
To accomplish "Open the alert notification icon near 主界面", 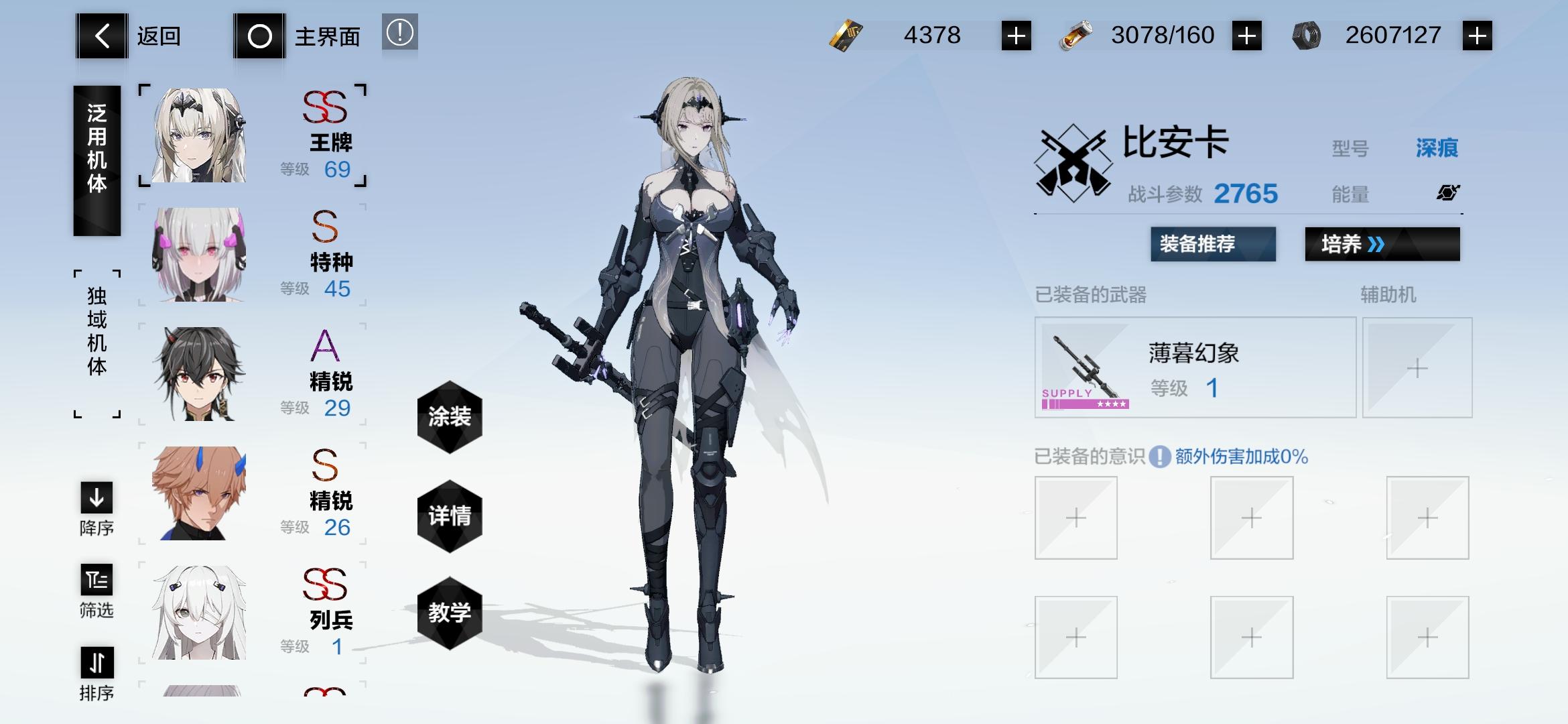I will (399, 34).
